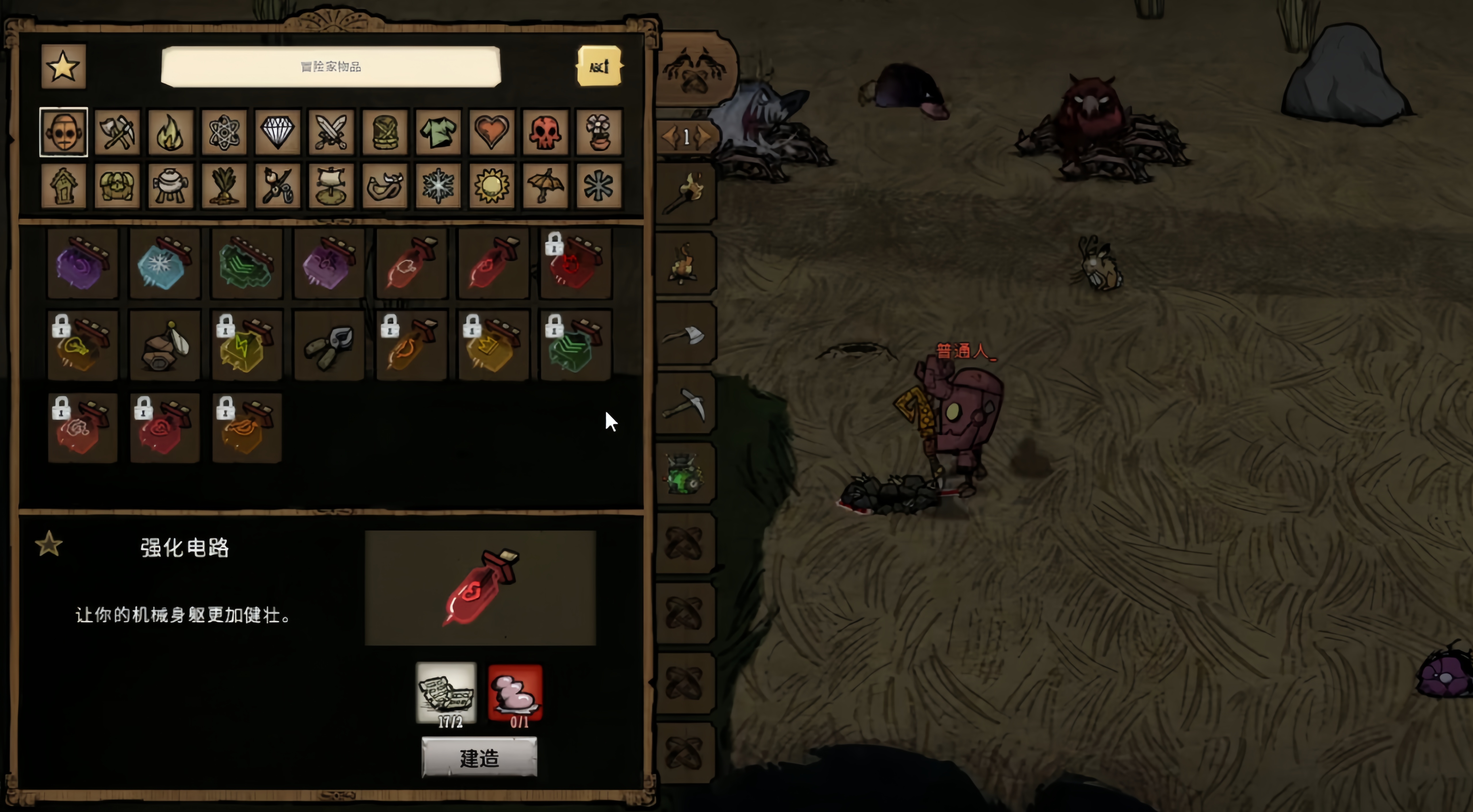Toggle the yellow sort mode button
Image resolution: width=1473 pixels, height=812 pixels.
(x=599, y=67)
